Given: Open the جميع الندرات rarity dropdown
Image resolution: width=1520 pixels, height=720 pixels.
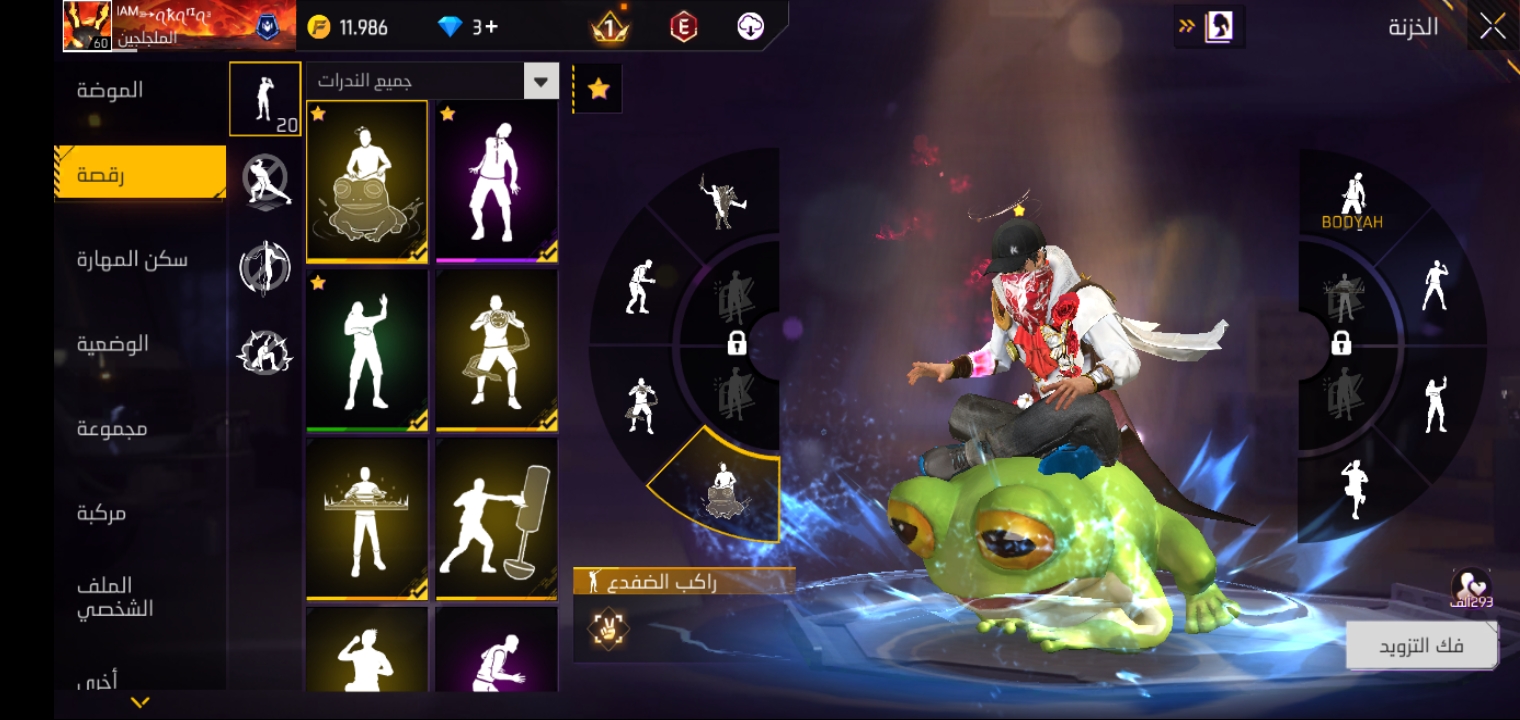Looking at the screenshot, I should (432, 81).
